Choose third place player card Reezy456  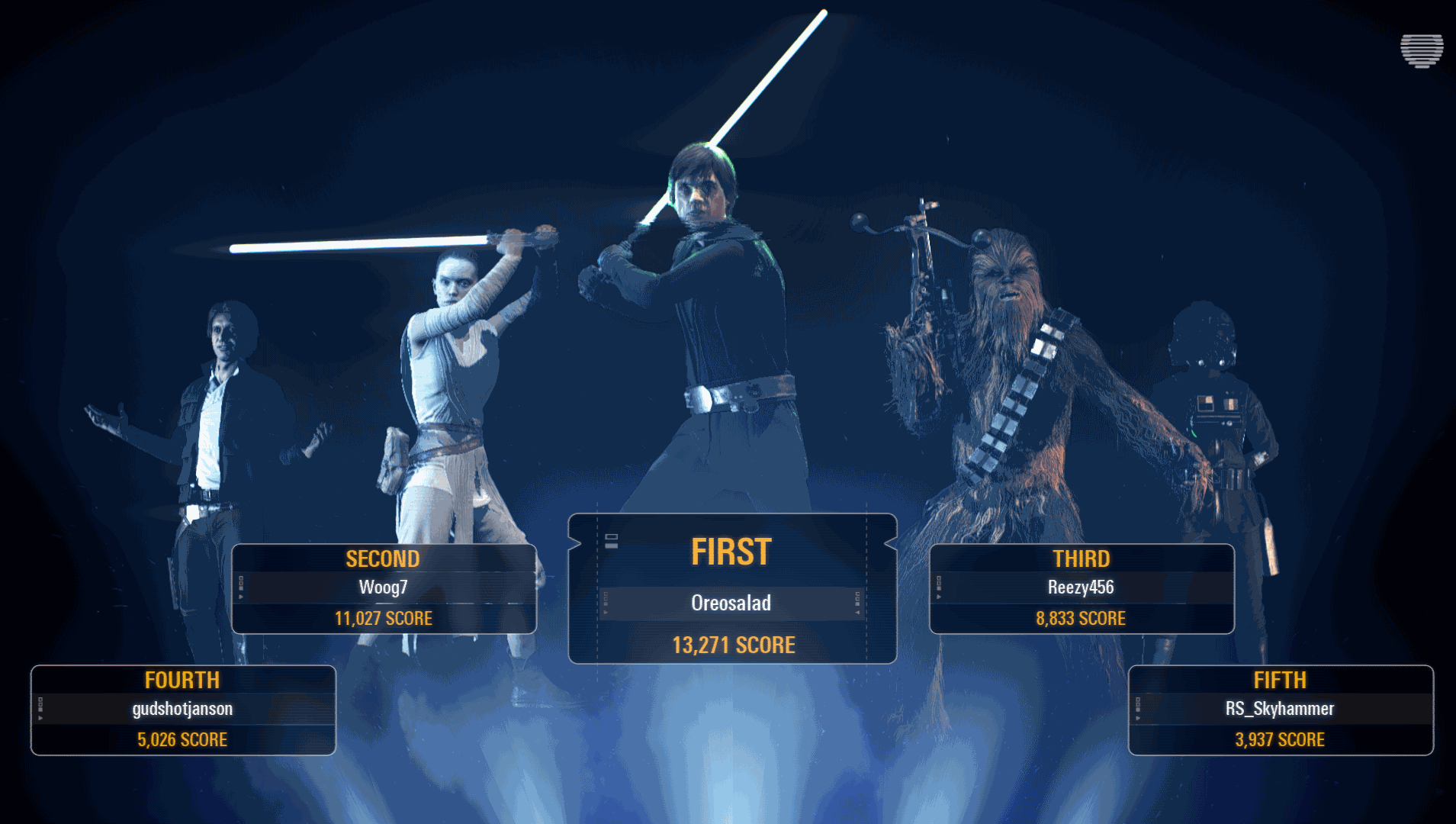[x=1082, y=588]
